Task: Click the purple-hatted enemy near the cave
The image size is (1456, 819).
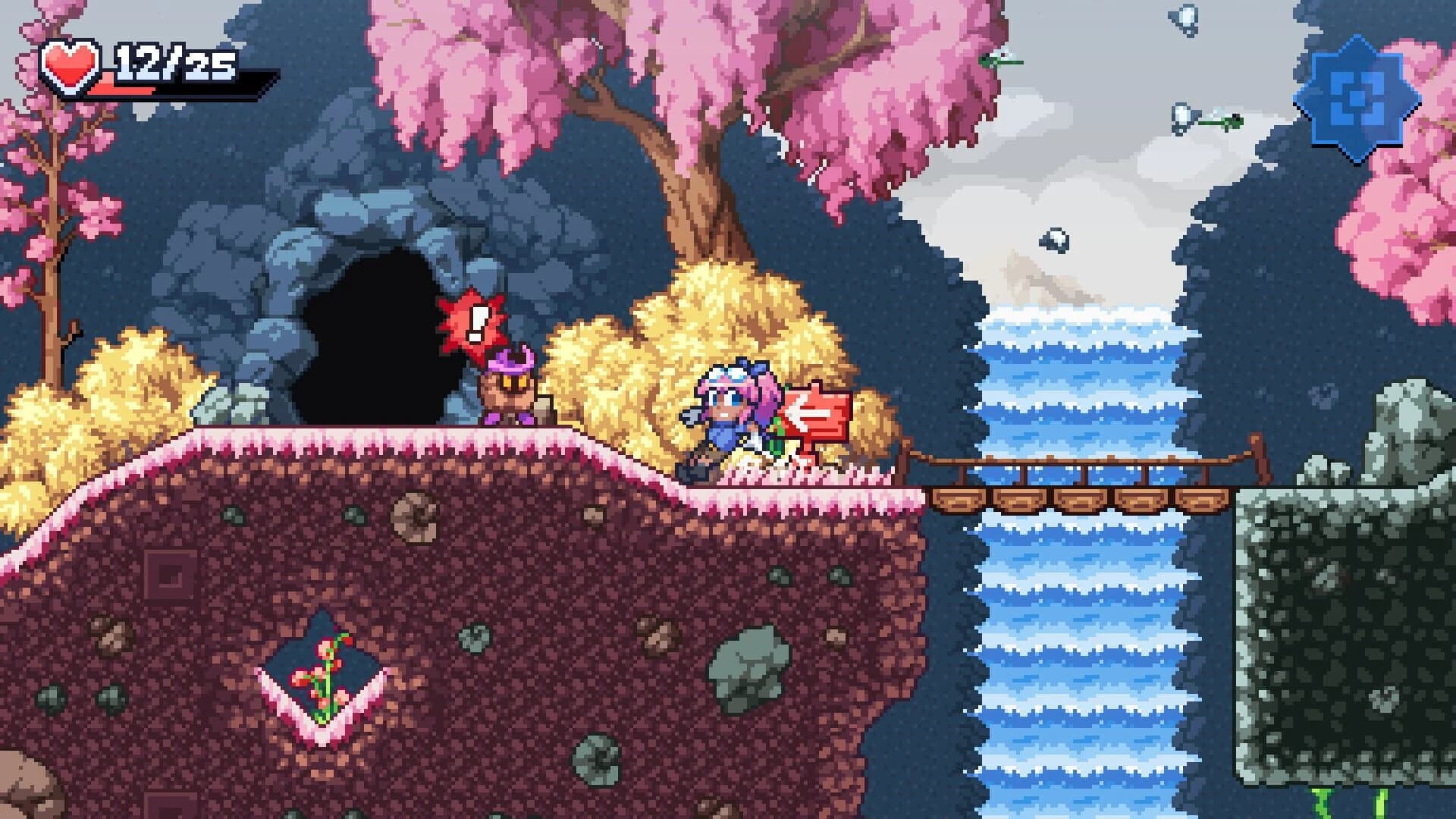Action: coord(508,387)
